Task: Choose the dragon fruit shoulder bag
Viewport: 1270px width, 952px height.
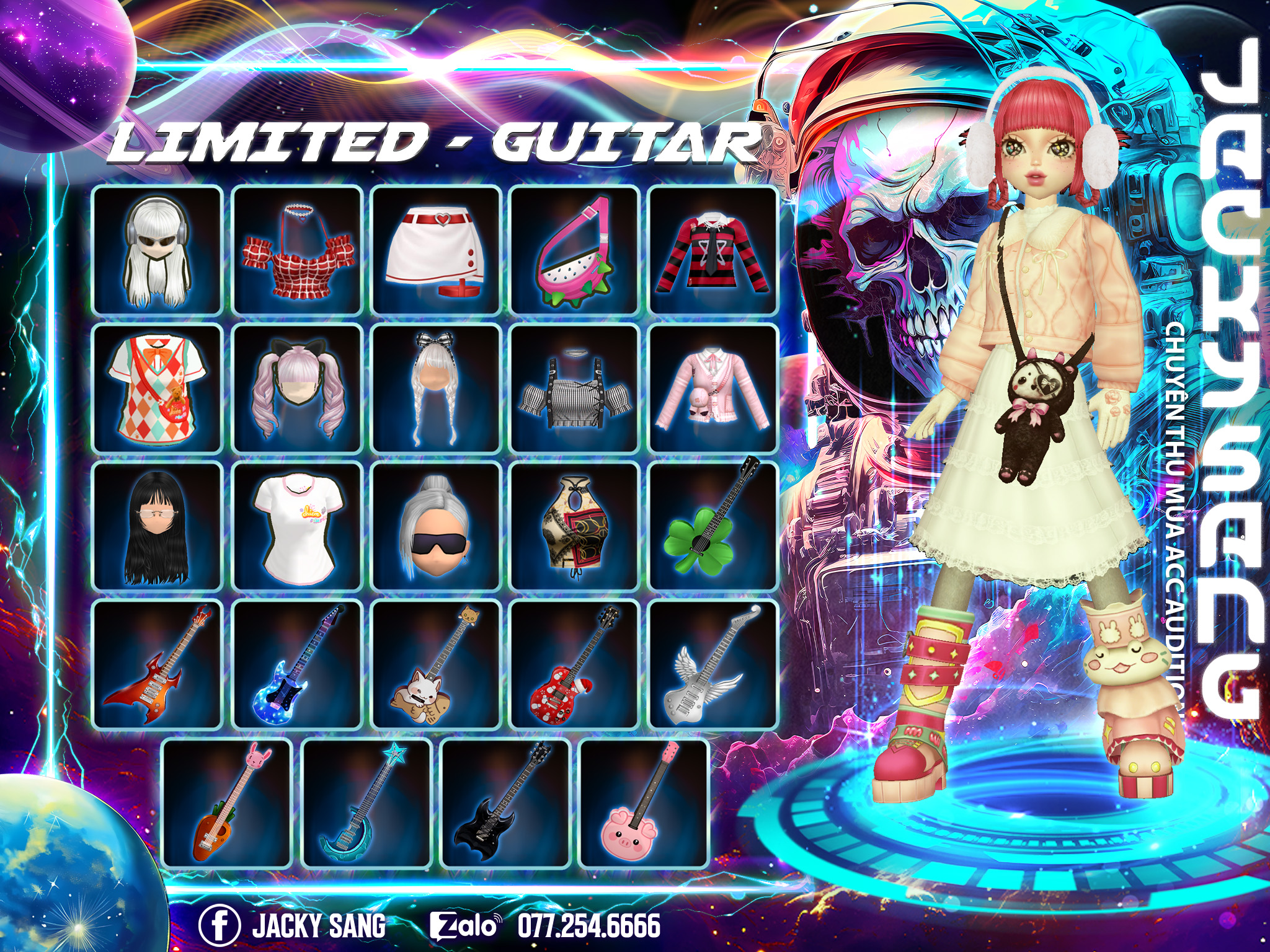Action: pyautogui.click(x=575, y=250)
